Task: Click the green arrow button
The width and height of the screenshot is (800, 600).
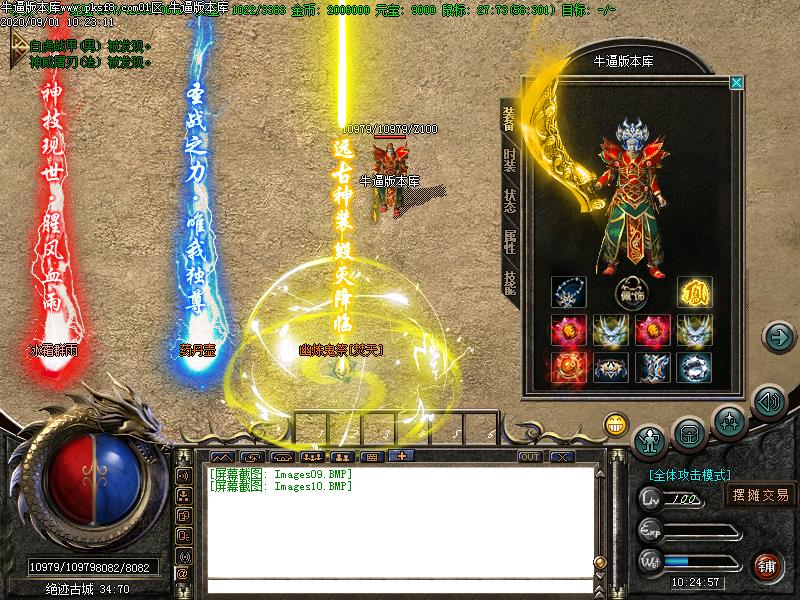Action: (778, 336)
